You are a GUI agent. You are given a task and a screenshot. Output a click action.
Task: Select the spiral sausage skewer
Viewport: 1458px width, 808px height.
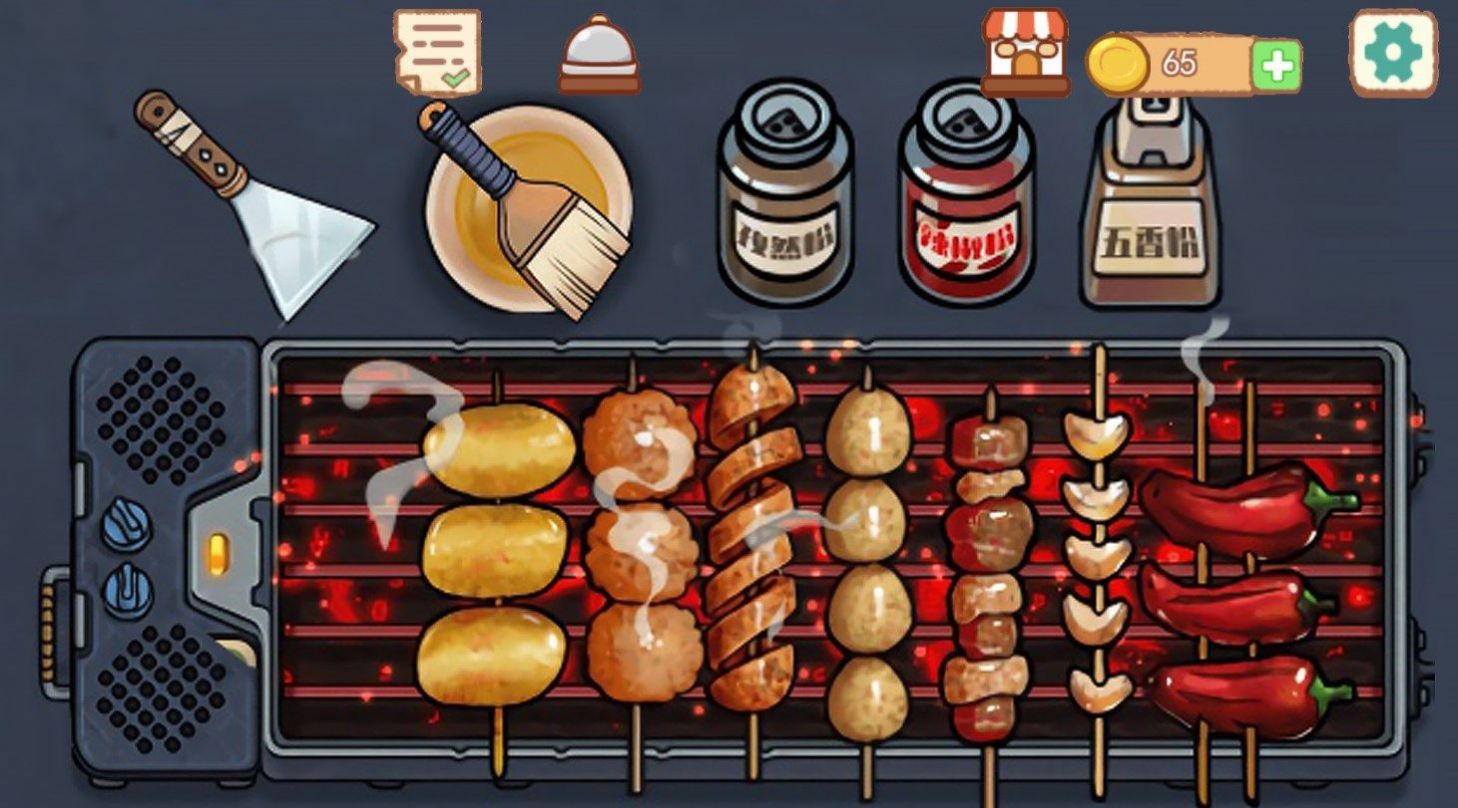coord(752,540)
